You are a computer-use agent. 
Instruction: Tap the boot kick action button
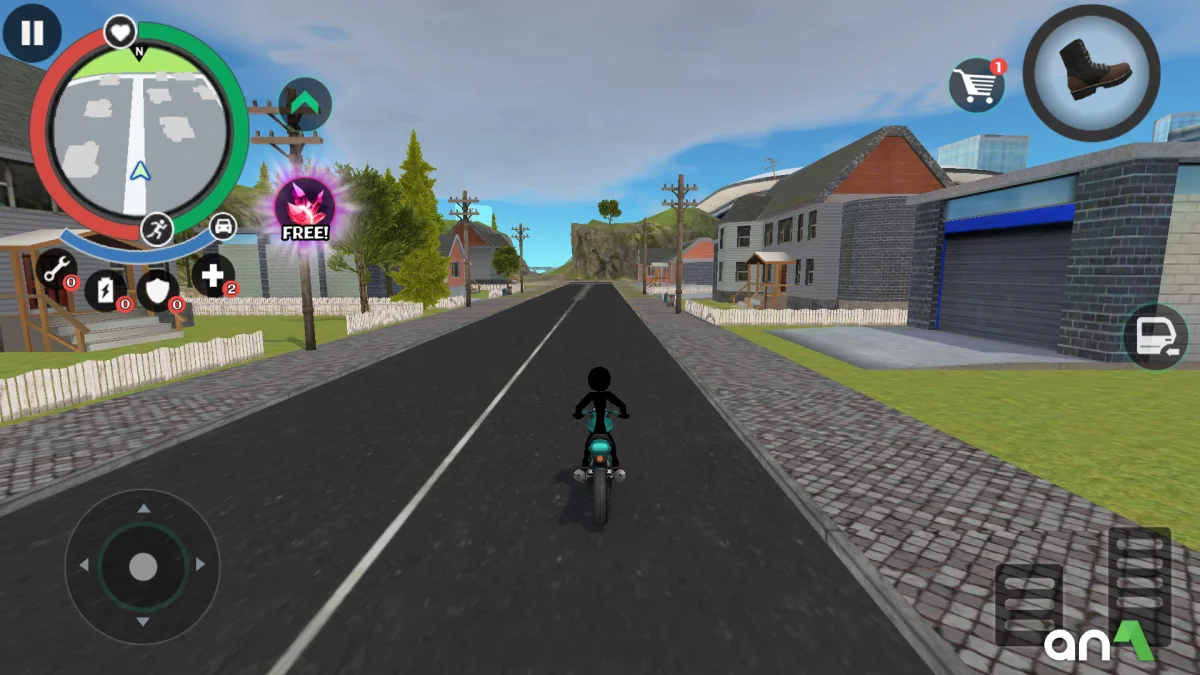[1091, 72]
